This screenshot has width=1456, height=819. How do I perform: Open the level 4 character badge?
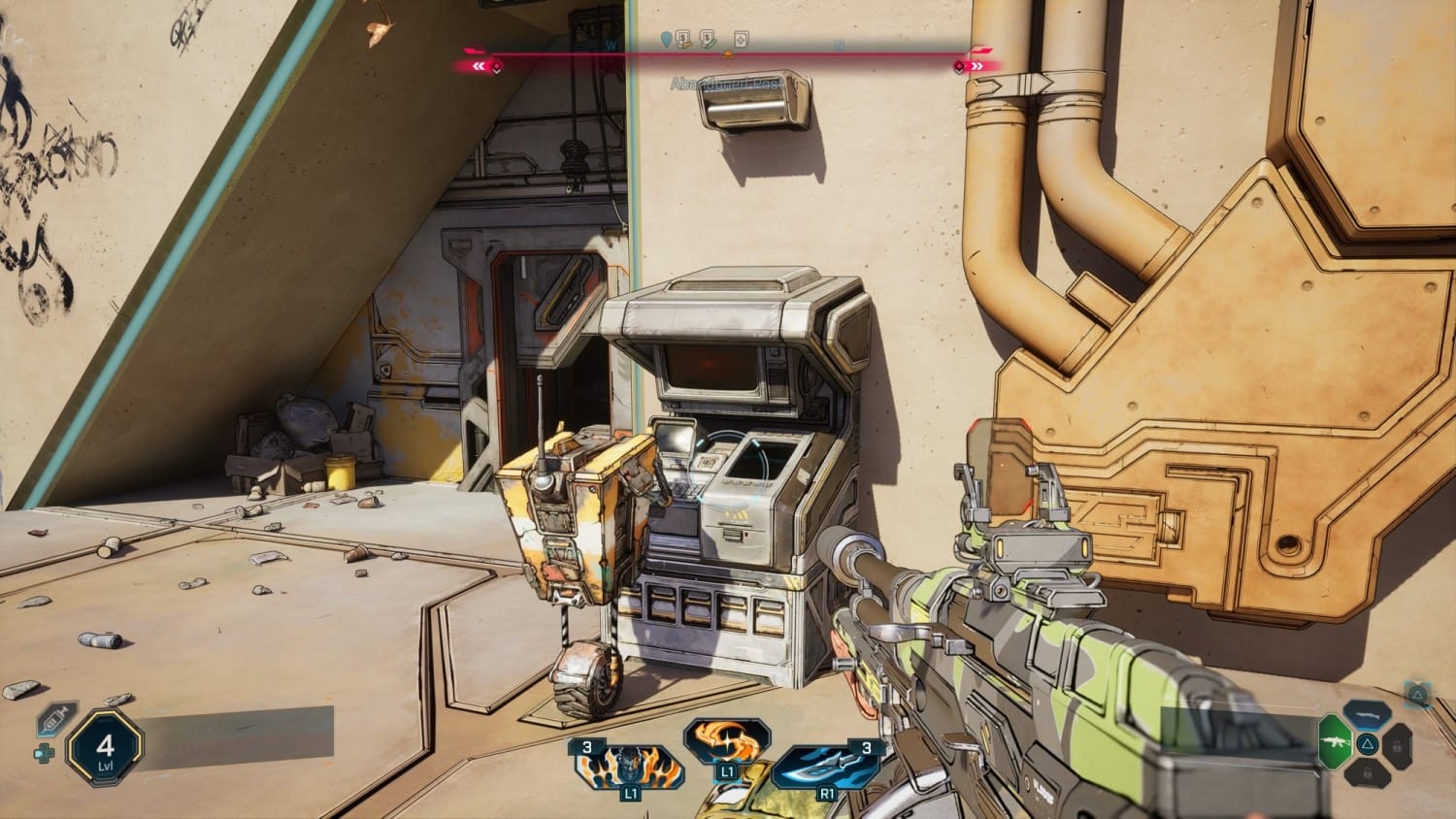pos(106,749)
